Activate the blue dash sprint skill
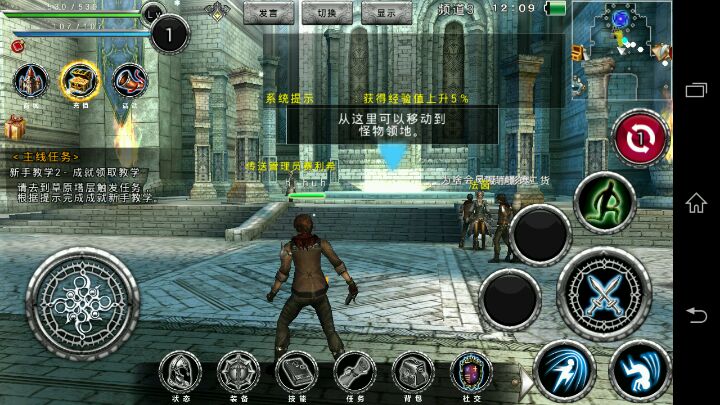720x405 pixels. [x=564, y=371]
